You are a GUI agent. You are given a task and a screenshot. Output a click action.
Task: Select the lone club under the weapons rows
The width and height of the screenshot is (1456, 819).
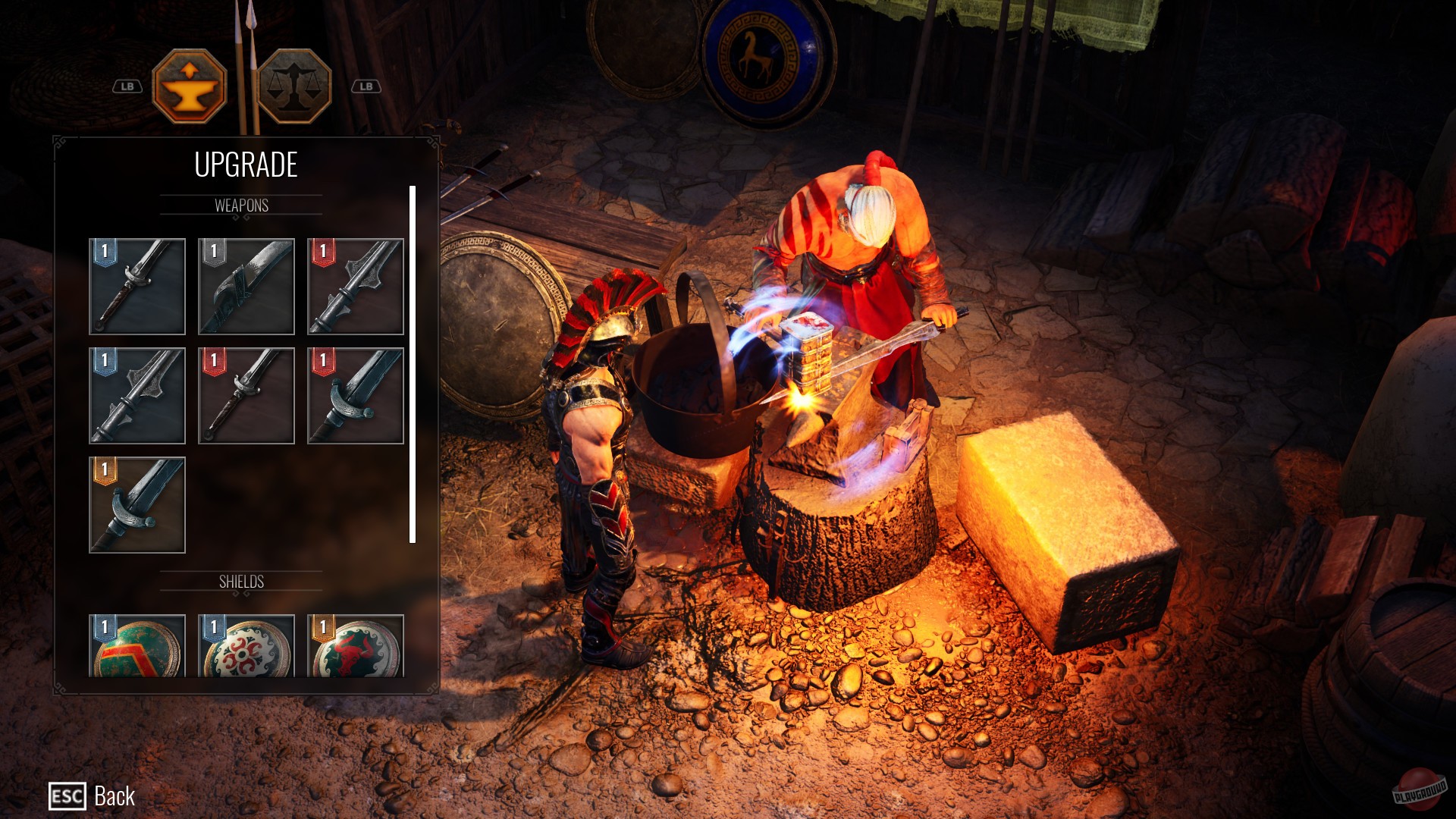tap(137, 506)
